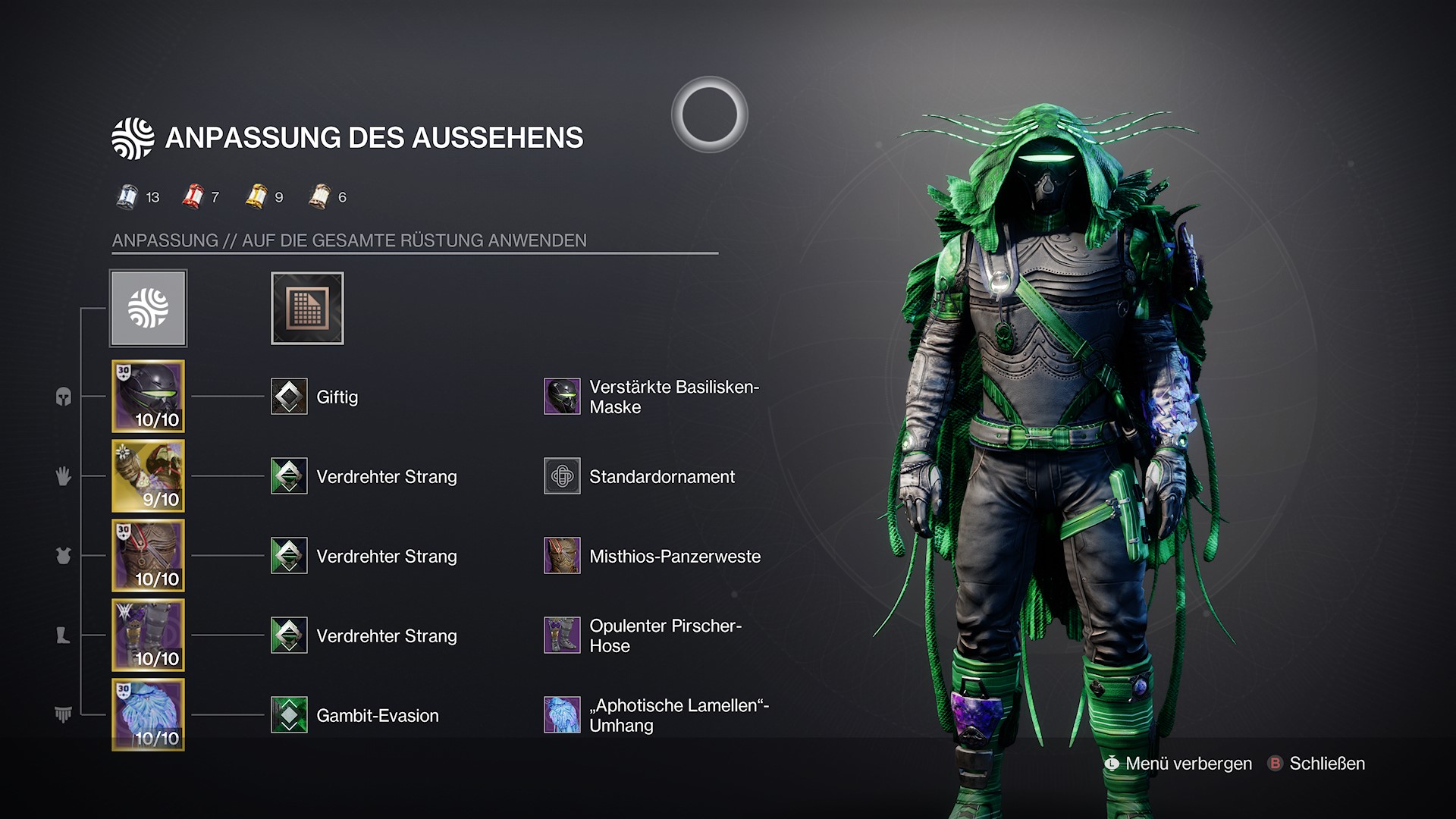Select the chest armor slot
Image resolution: width=1456 pixels, height=819 pixels.
(149, 556)
